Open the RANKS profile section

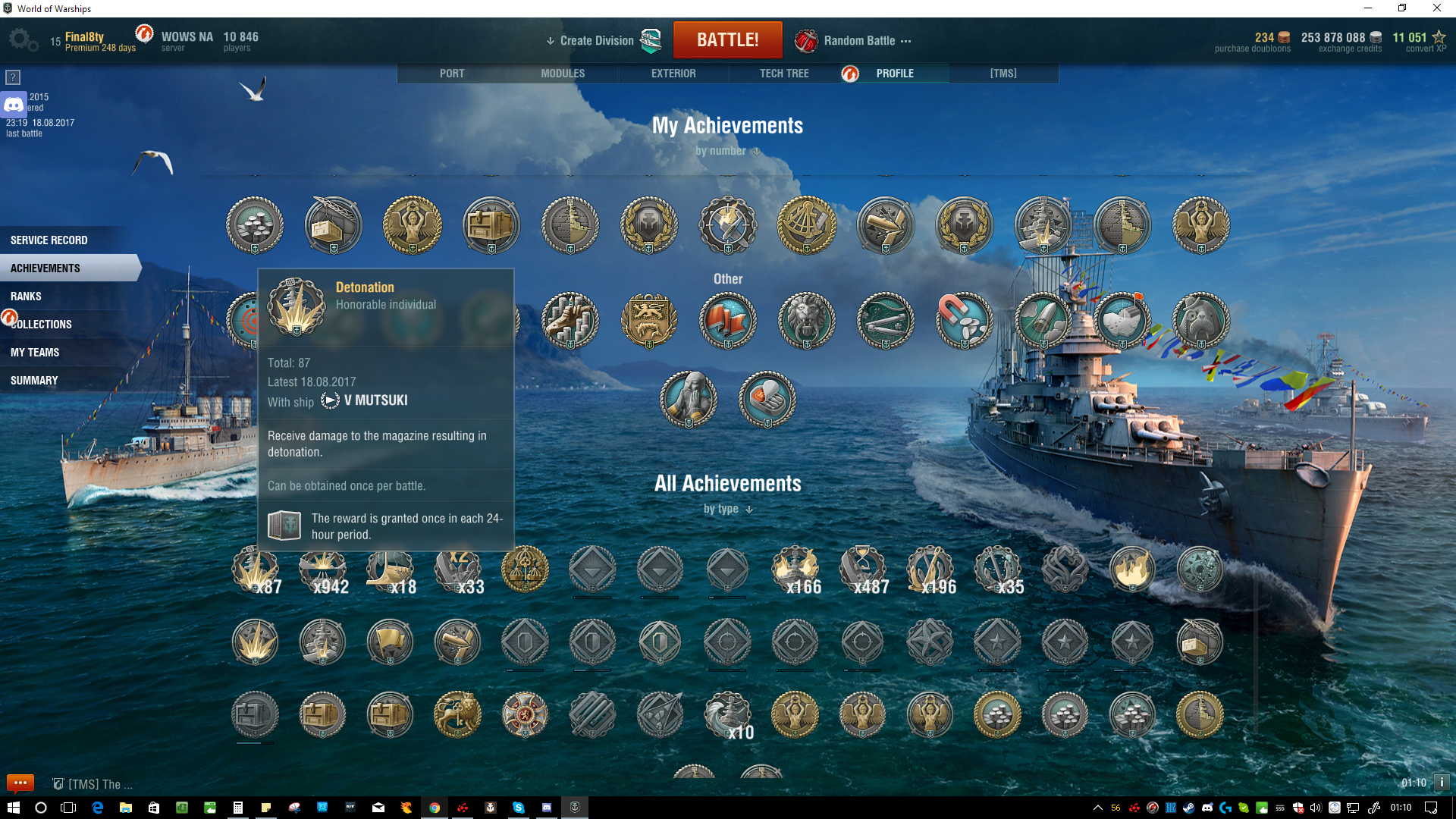(26, 297)
